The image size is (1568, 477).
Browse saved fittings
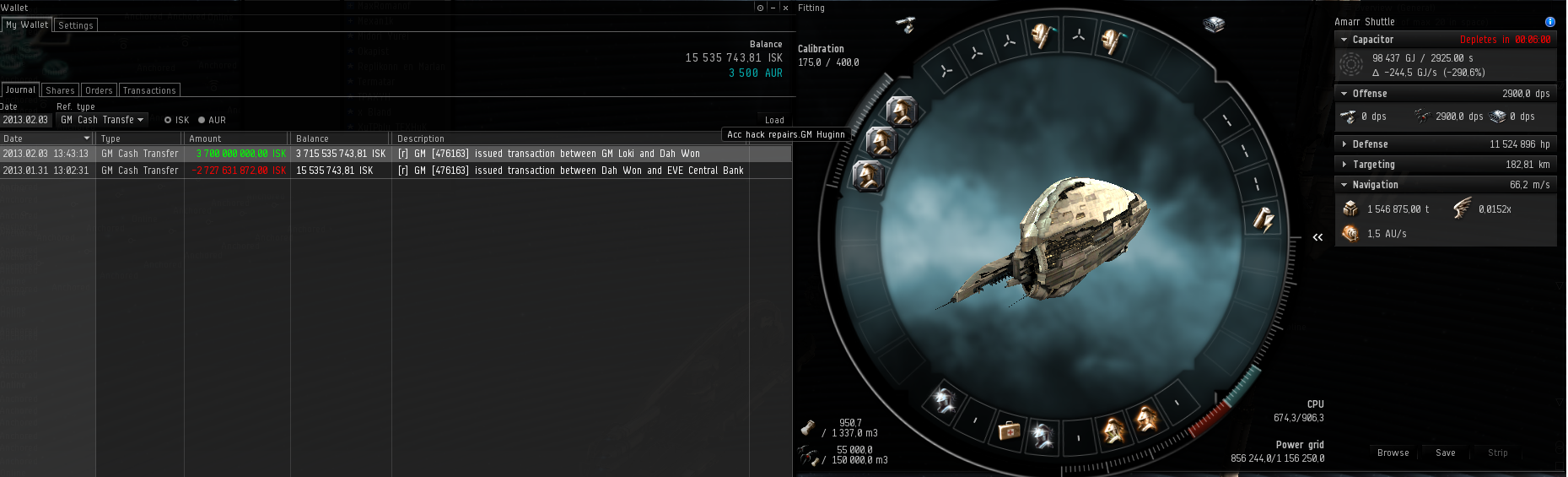[x=1393, y=453]
